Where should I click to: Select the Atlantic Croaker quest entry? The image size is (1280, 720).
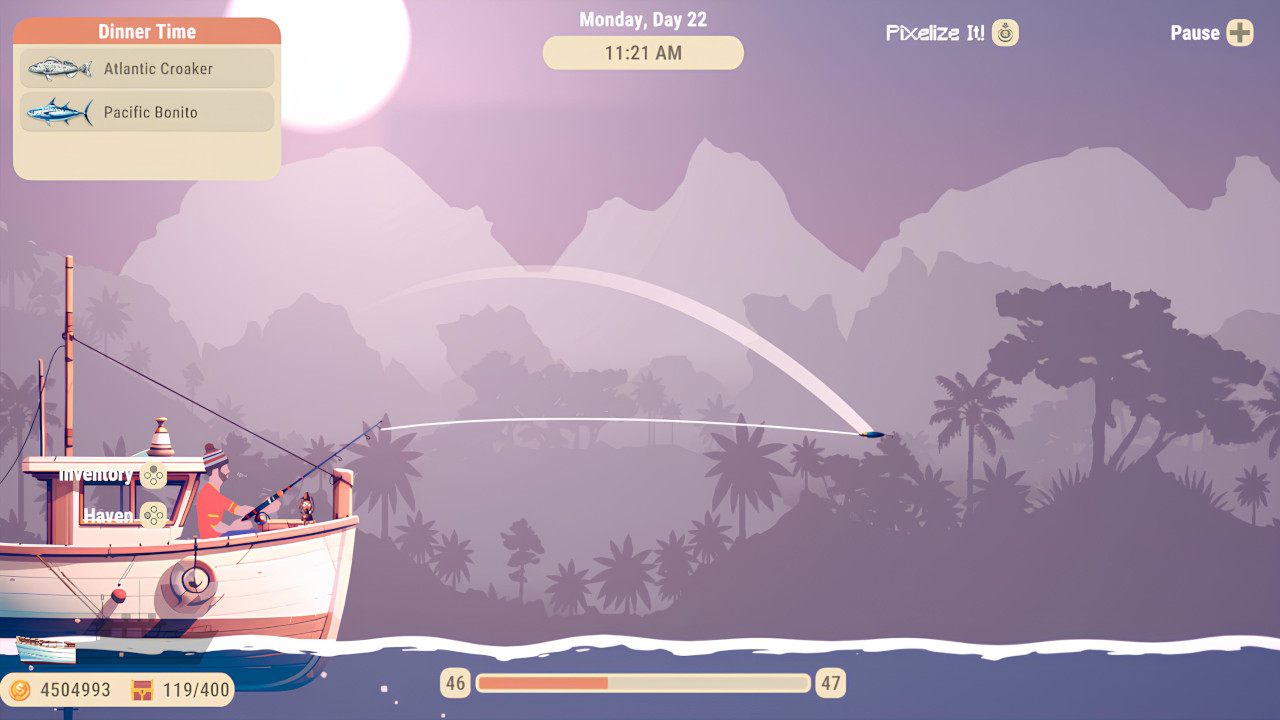(x=146, y=68)
